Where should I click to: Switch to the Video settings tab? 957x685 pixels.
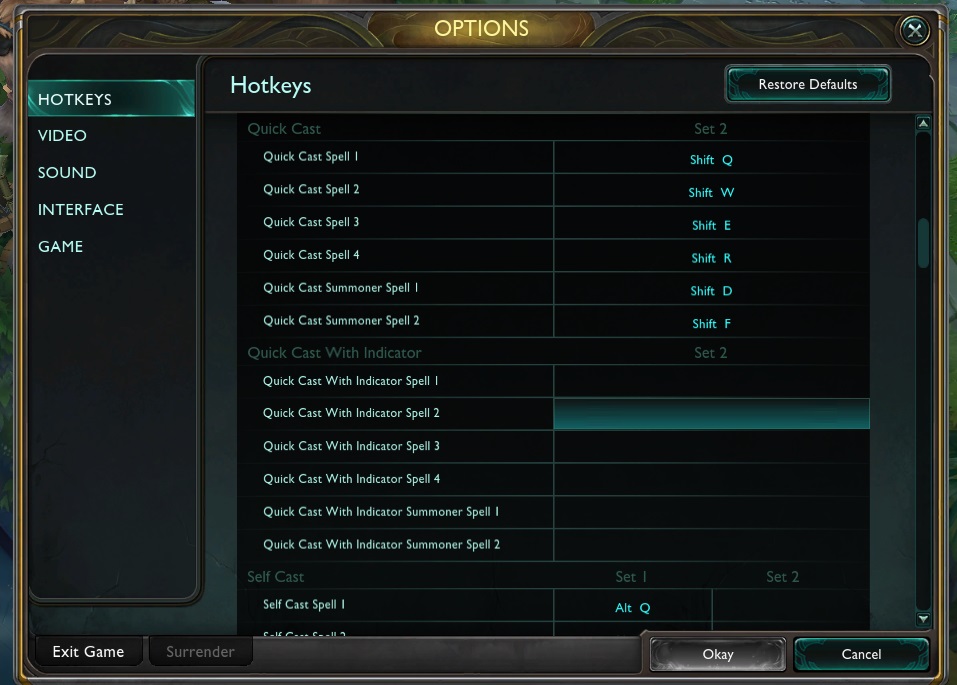62,136
